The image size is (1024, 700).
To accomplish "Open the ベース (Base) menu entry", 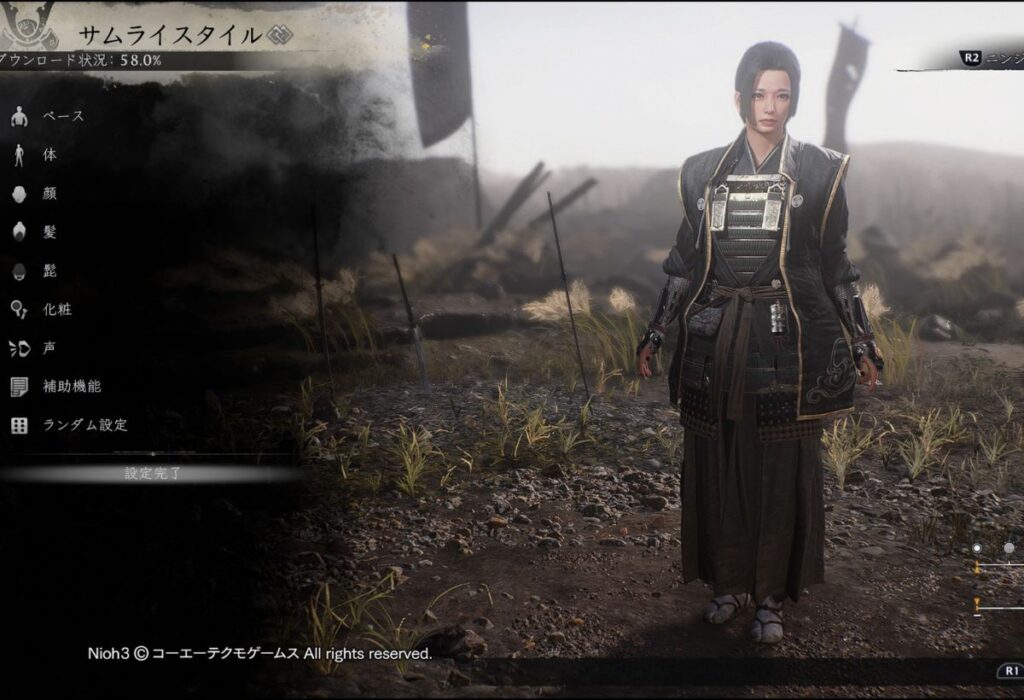I will [62, 117].
